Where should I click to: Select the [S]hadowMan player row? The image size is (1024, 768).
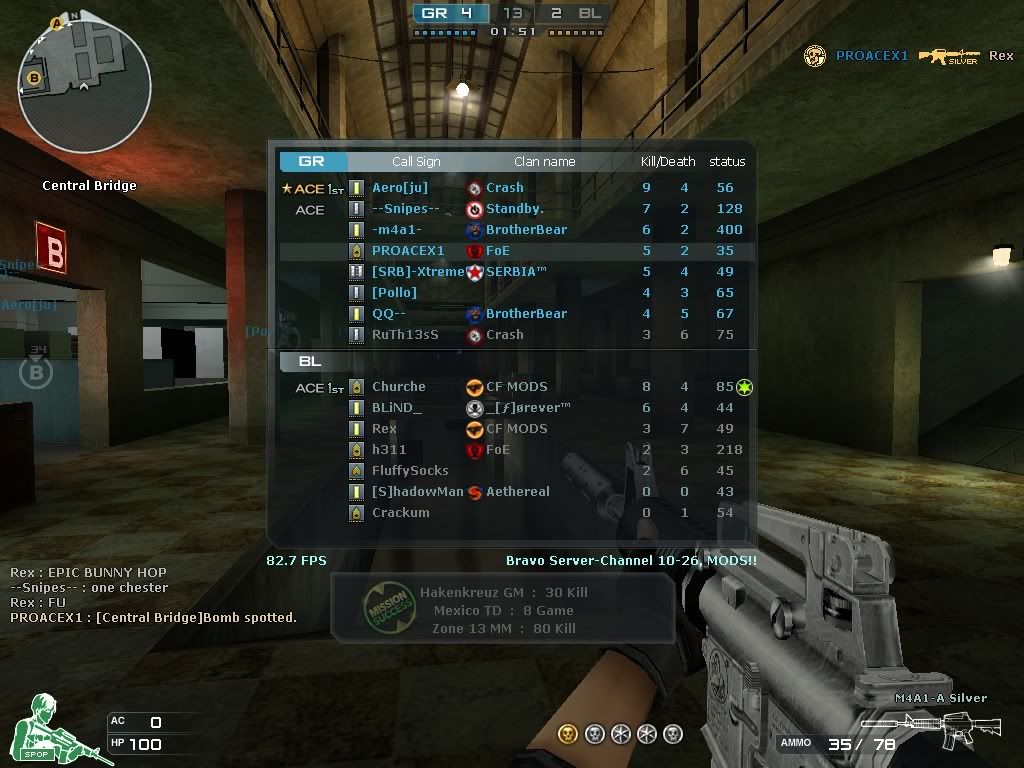coord(418,492)
